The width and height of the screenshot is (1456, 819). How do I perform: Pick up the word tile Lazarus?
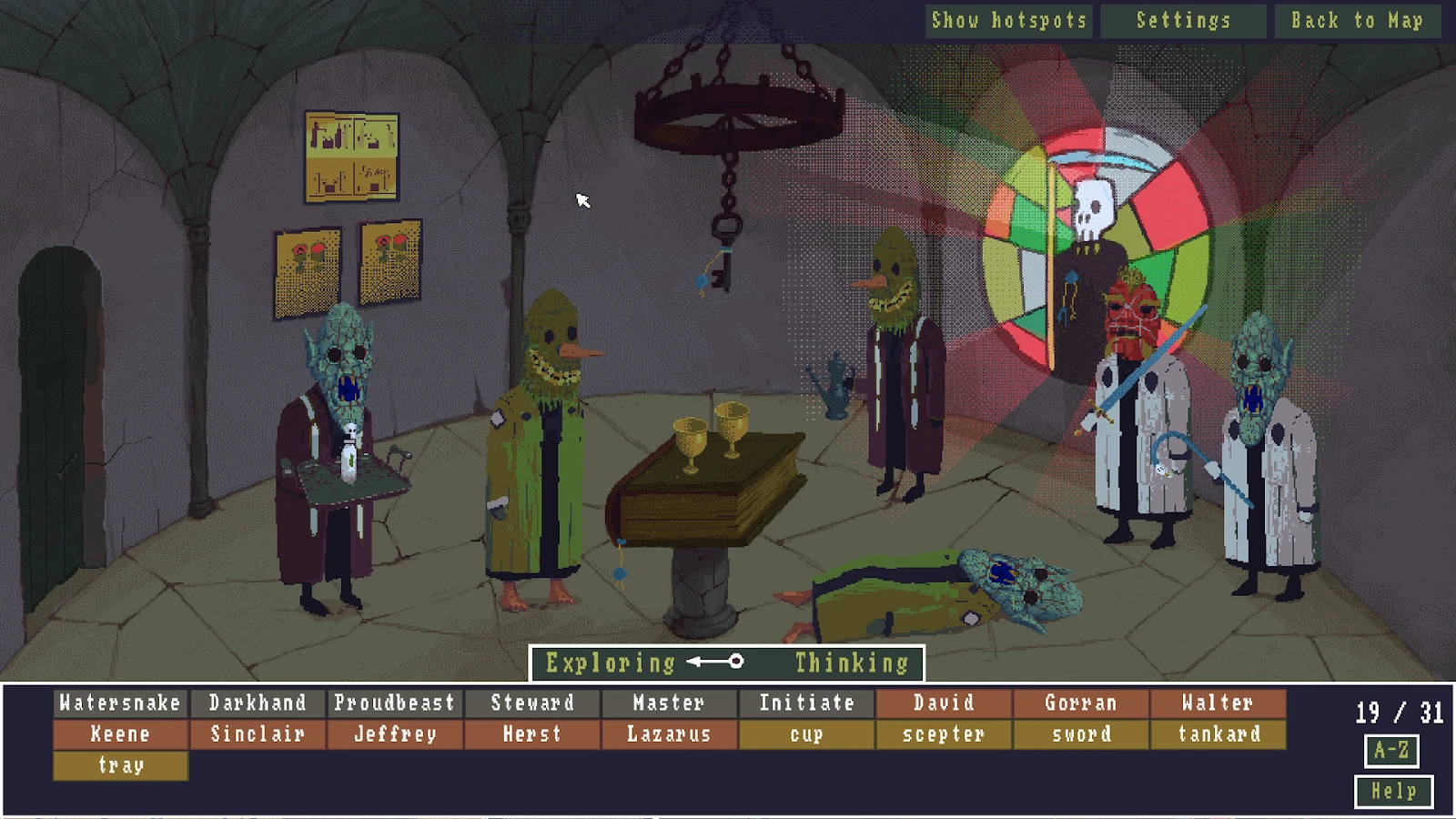(x=671, y=733)
